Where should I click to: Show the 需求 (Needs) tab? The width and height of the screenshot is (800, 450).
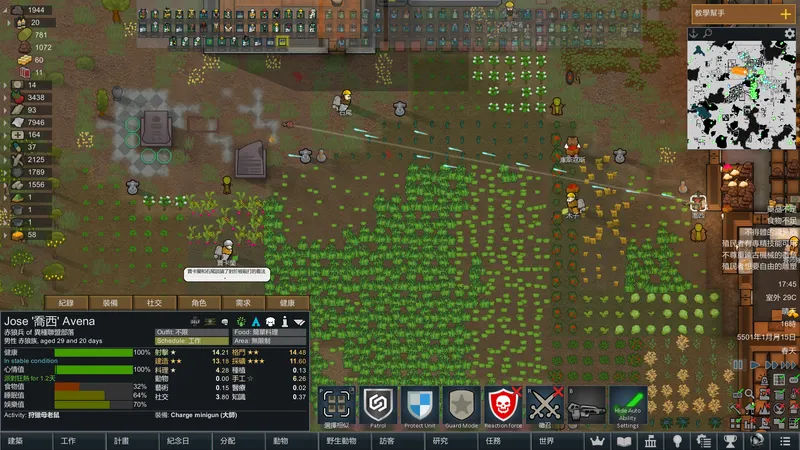pyautogui.click(x=243, y=302)
